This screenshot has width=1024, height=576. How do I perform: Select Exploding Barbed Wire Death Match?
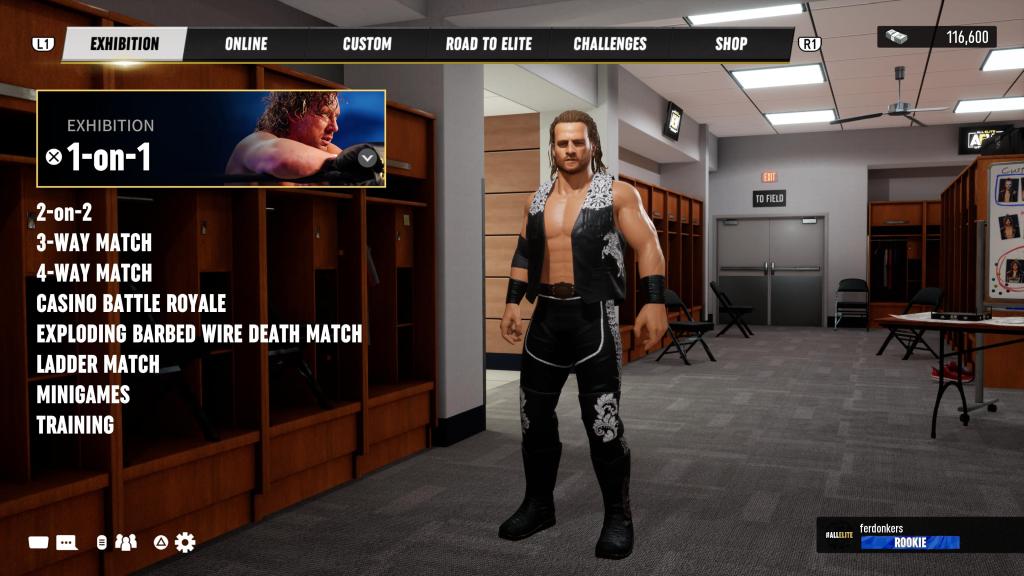point(199,334)
